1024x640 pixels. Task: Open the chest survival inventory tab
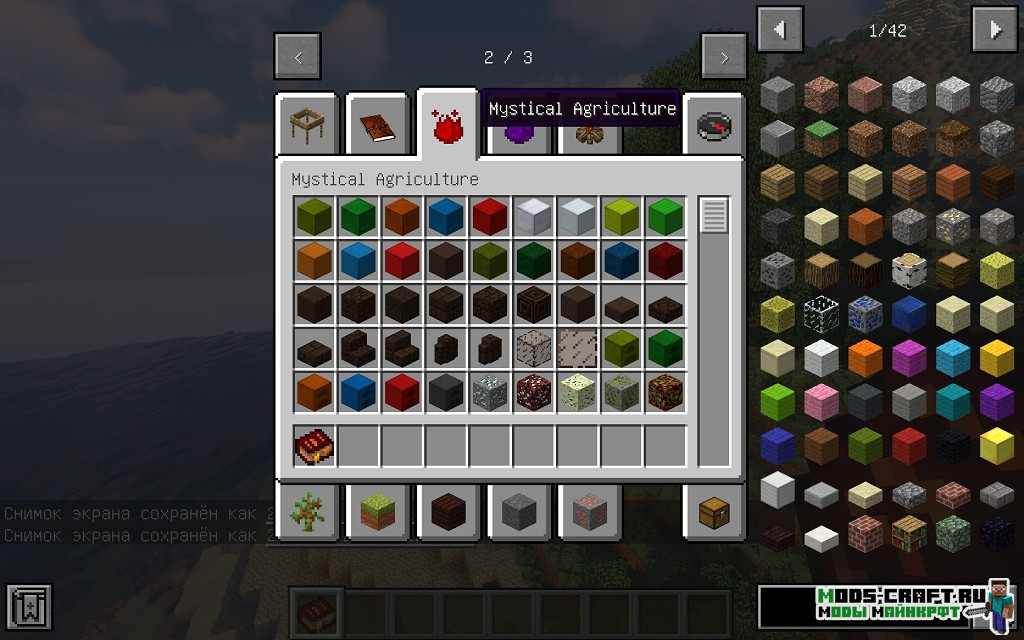coord(714,512)
